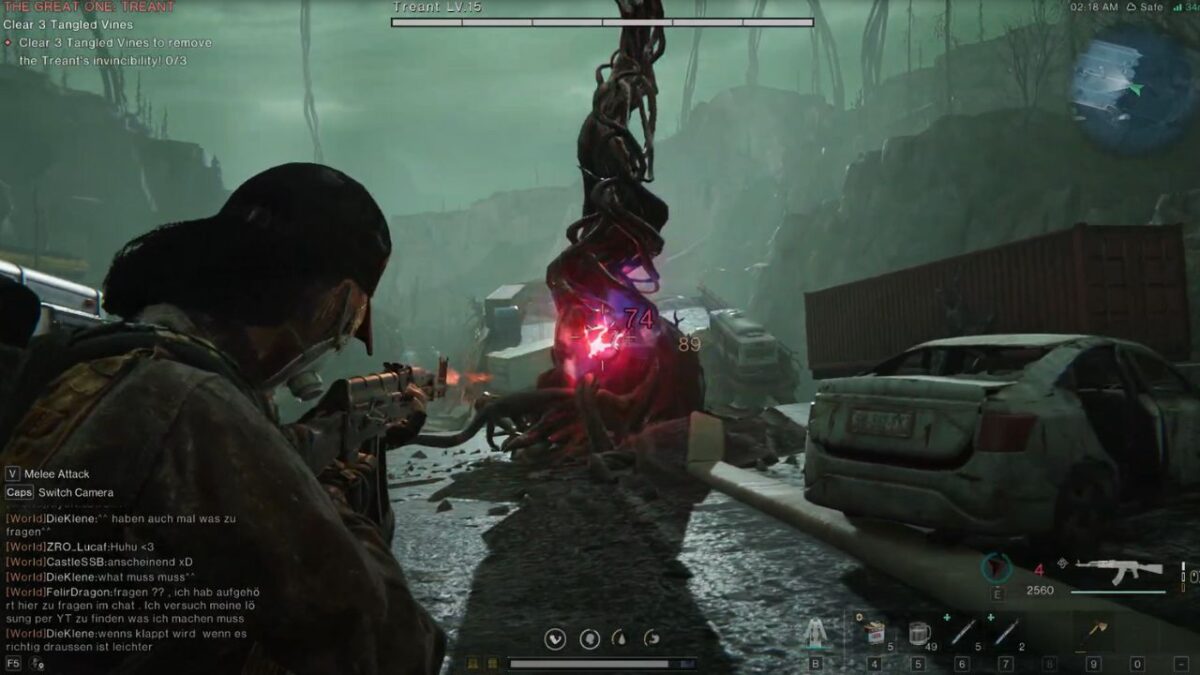Image resolution: width=1200 pixels, height=675 pixels.
Task: Use the glass mug drink slot
Action: click(920, 633)
